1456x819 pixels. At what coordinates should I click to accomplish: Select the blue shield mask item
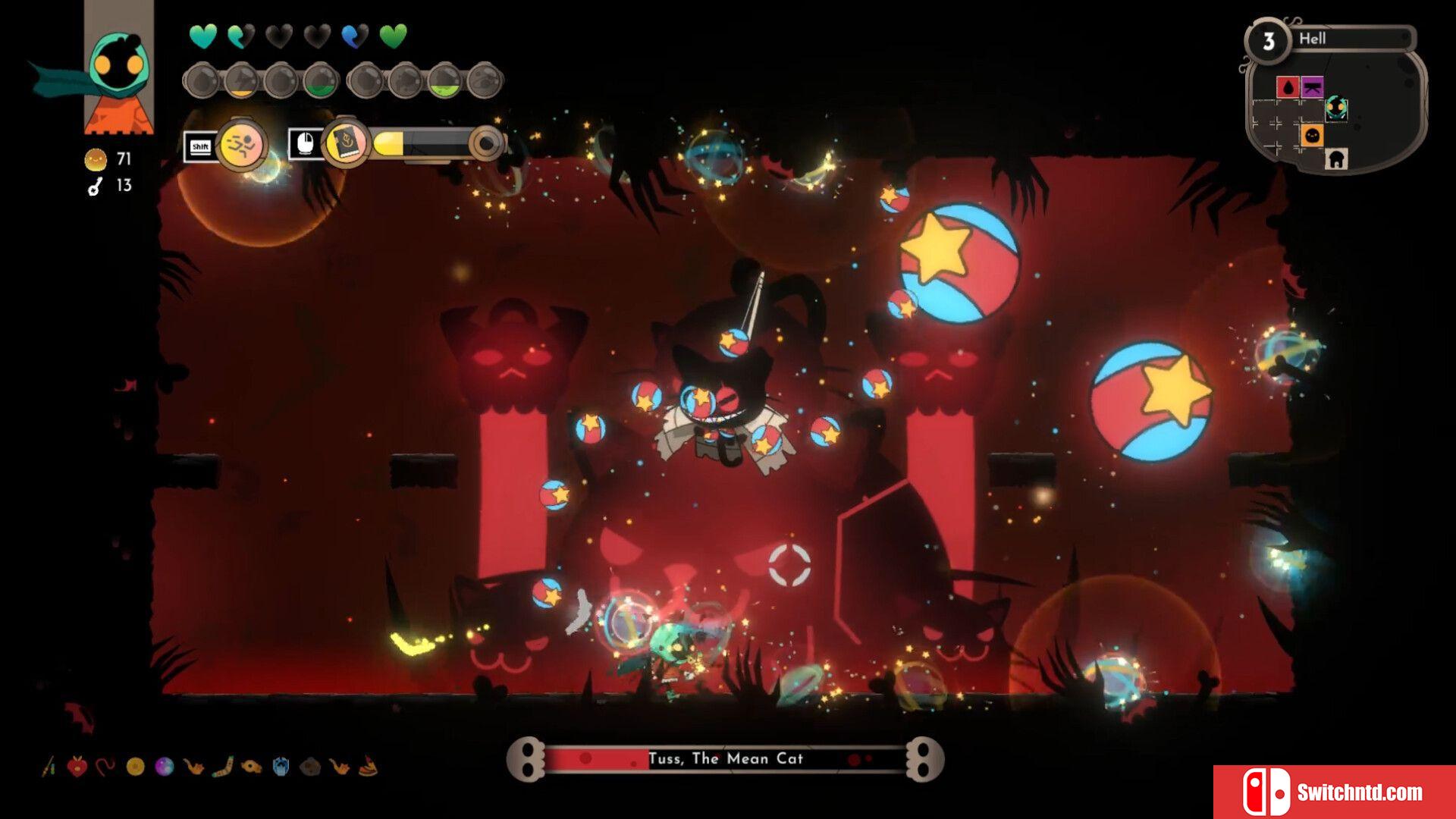coord(281,767)
